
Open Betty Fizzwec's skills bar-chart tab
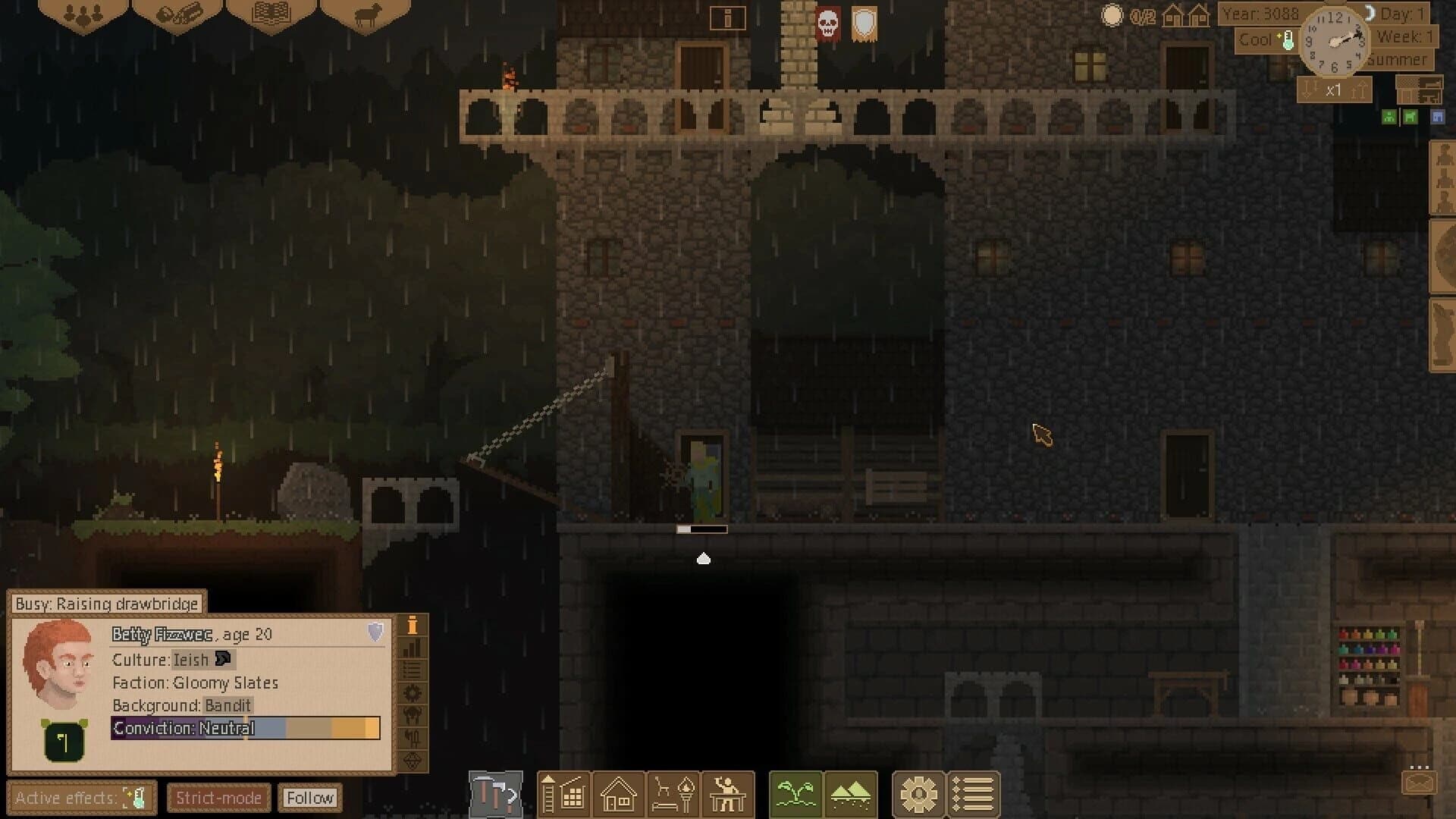[412, 648]
